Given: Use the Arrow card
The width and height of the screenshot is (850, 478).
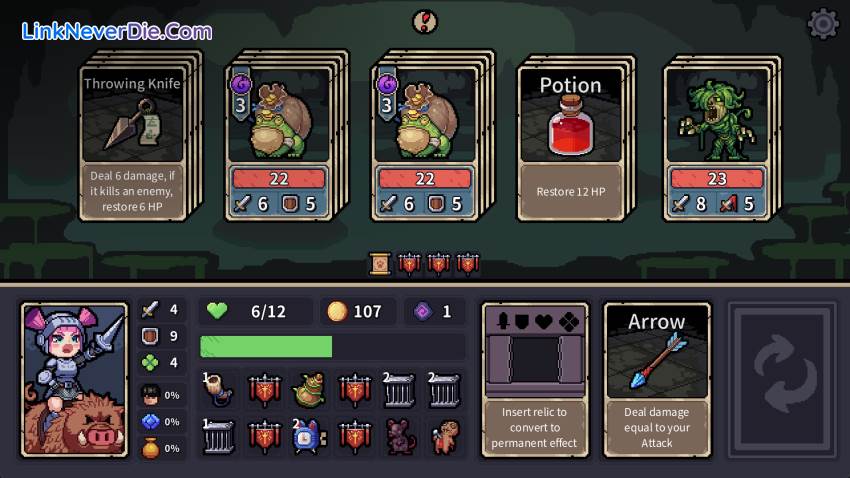Looking at the screenshot, I should 657,379.
